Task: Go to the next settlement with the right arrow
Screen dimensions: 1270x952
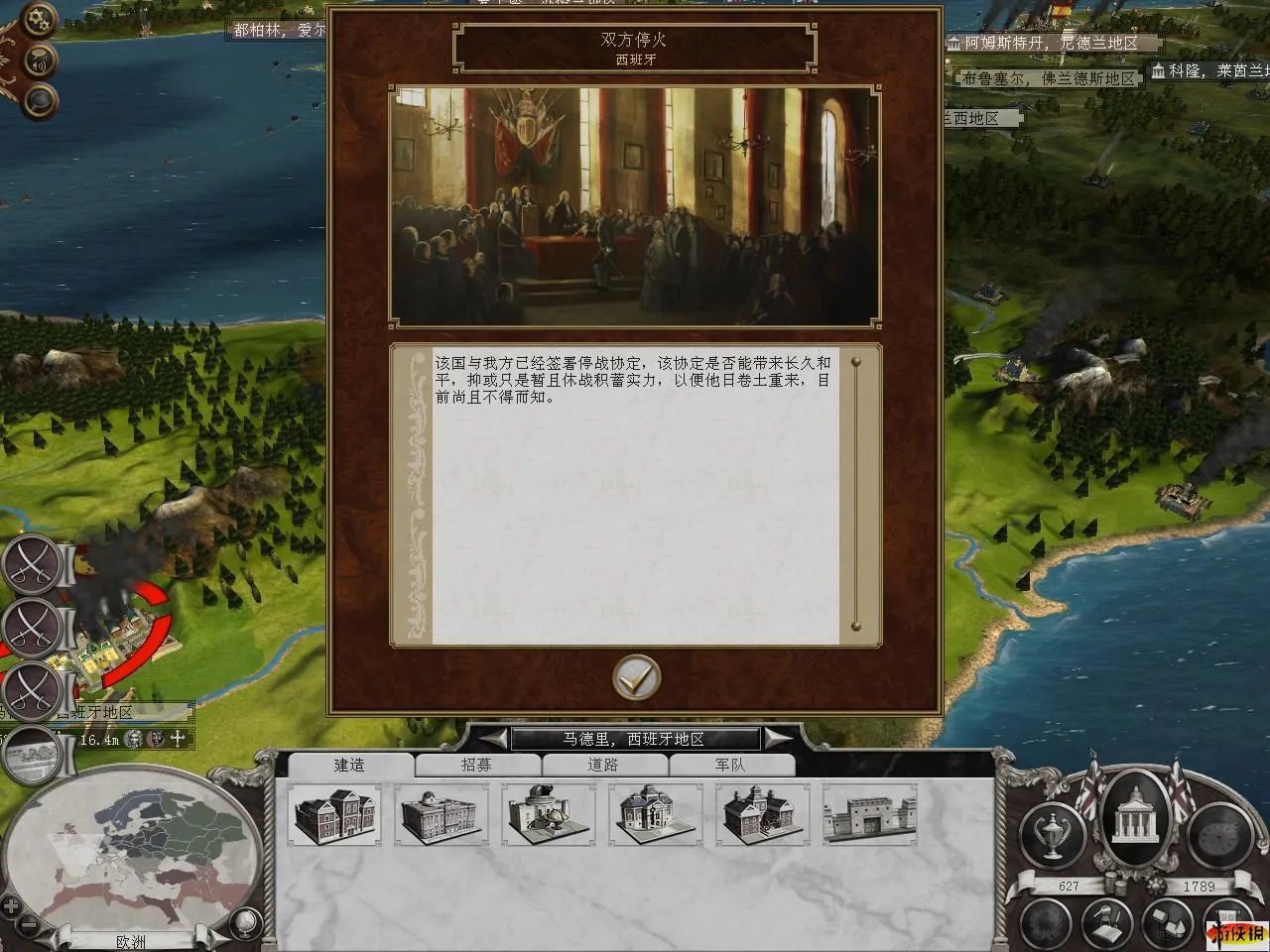Action: pos(778,739)
